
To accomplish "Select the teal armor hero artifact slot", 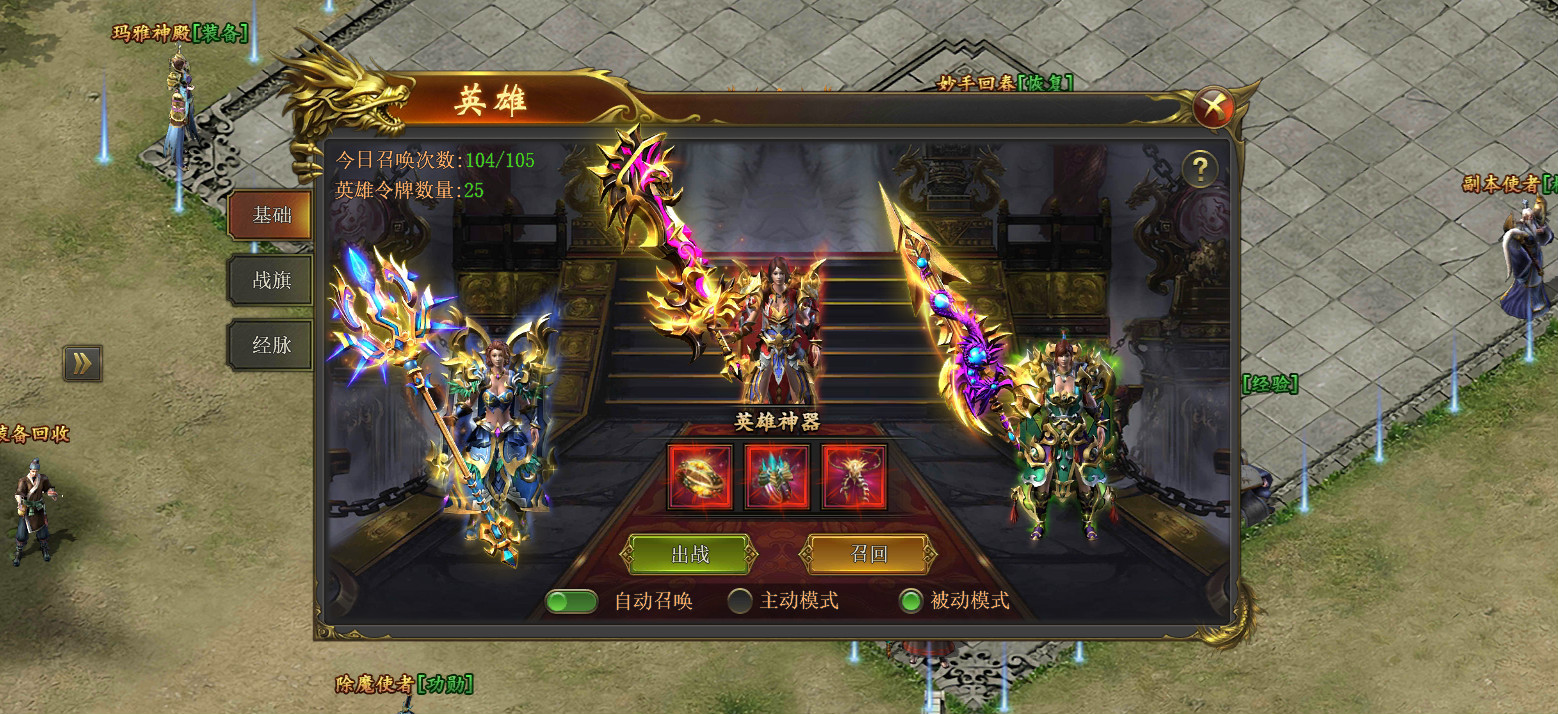I will 777,477.
